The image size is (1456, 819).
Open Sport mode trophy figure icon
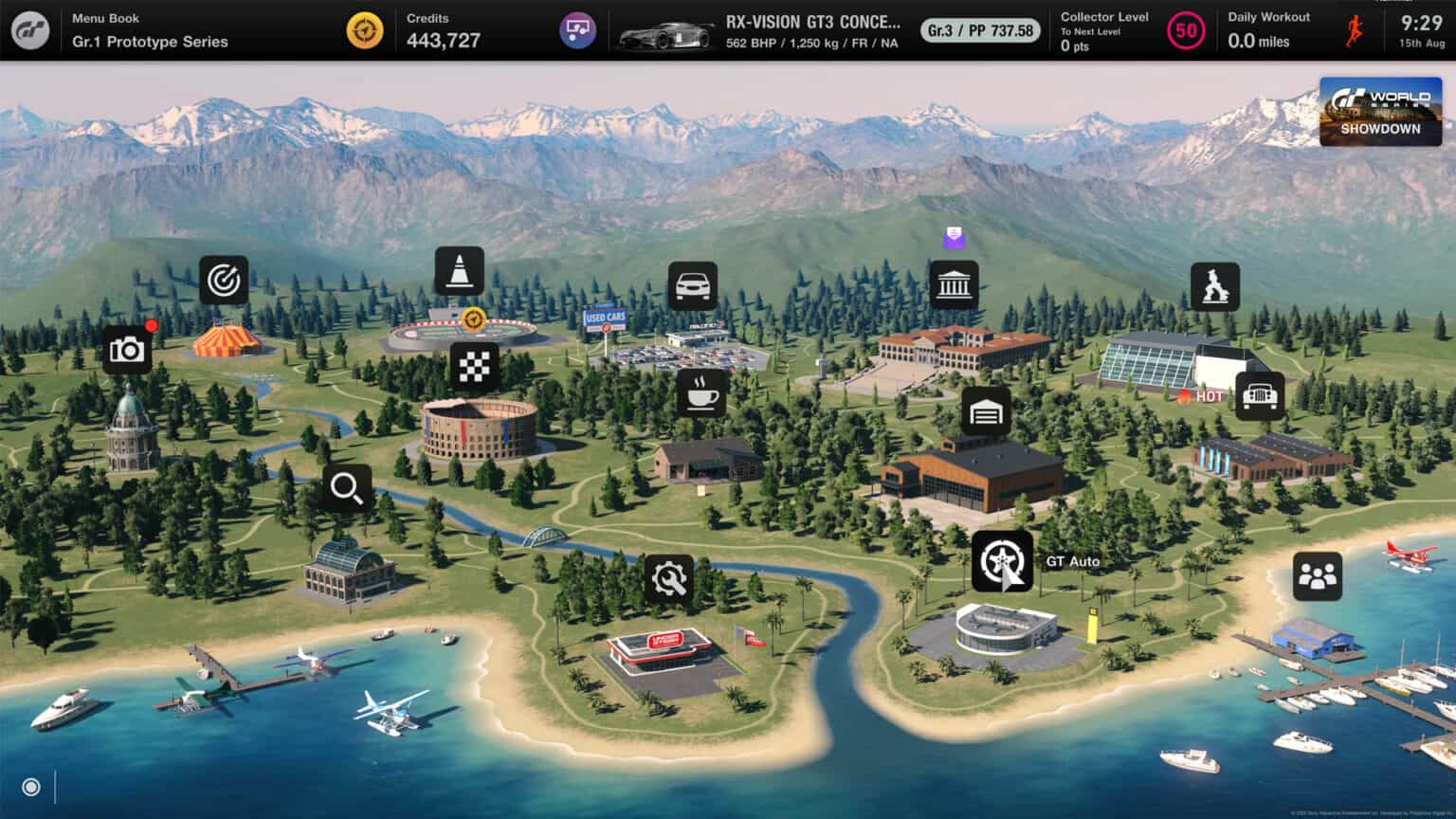pyautogui.click(x=1214, y=287)
